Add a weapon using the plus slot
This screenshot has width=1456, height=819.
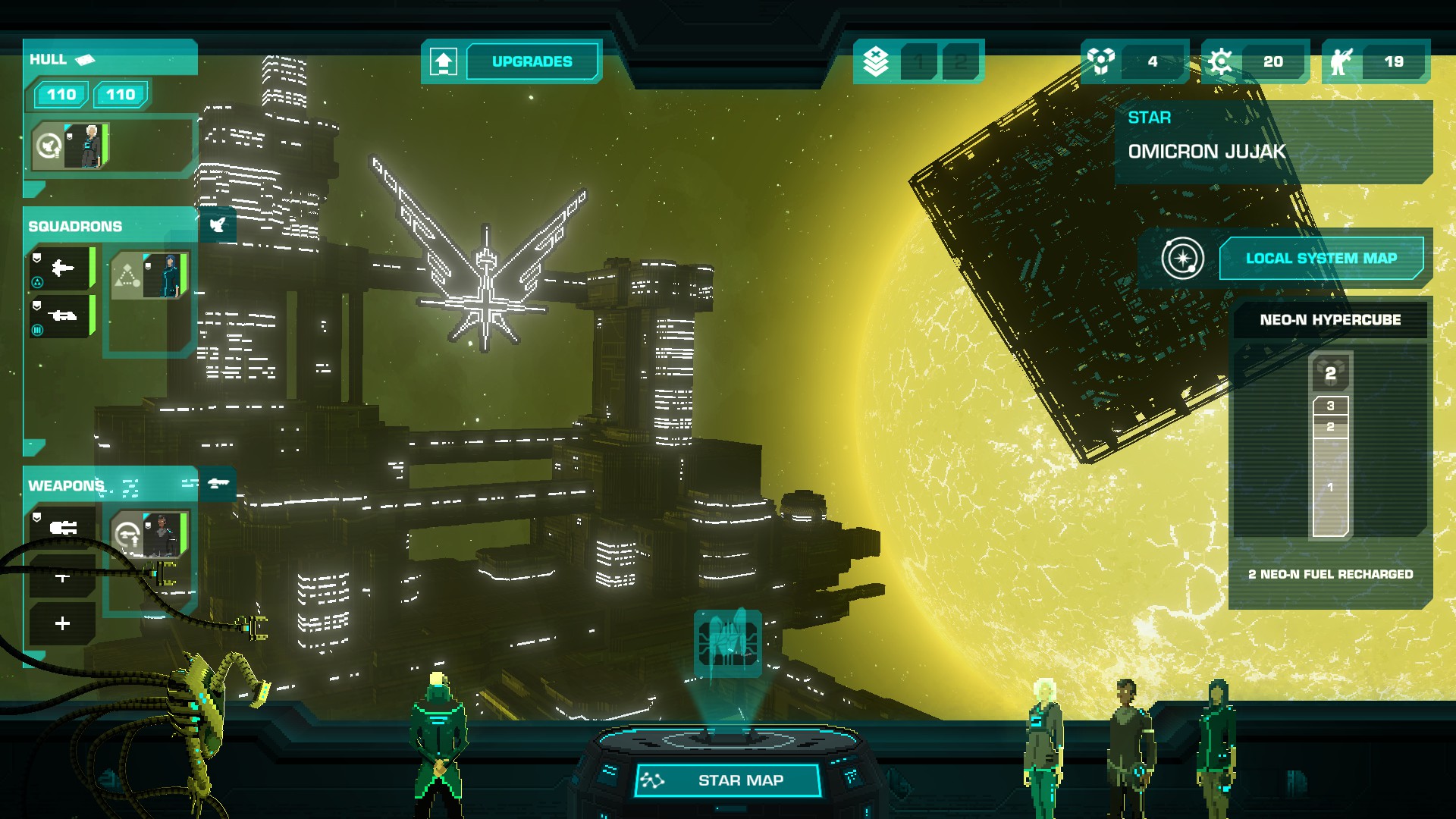point(62,623)
